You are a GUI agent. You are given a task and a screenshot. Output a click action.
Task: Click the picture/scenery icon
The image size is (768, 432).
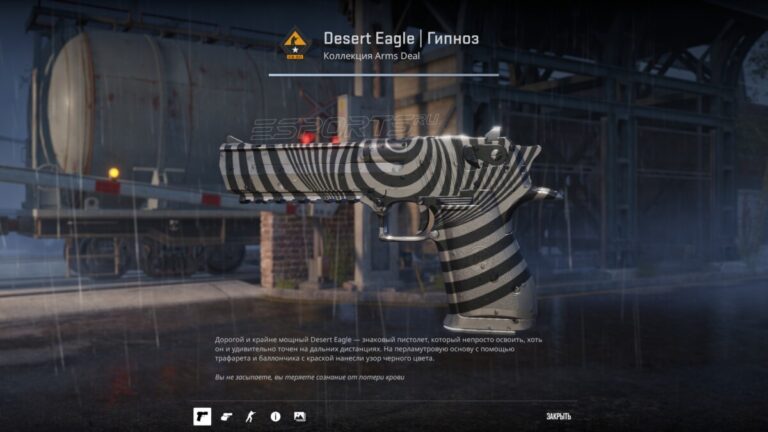coord(300,416)
